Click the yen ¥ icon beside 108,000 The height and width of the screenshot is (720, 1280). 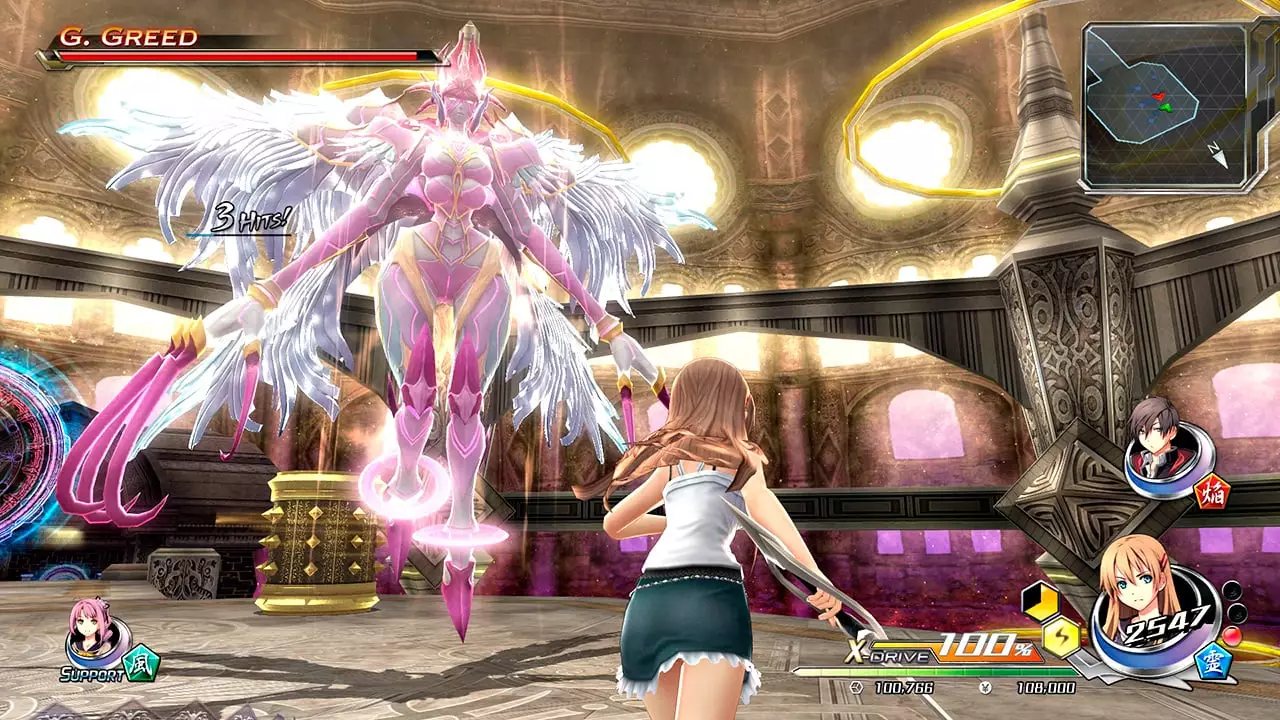tap(985, 689)
